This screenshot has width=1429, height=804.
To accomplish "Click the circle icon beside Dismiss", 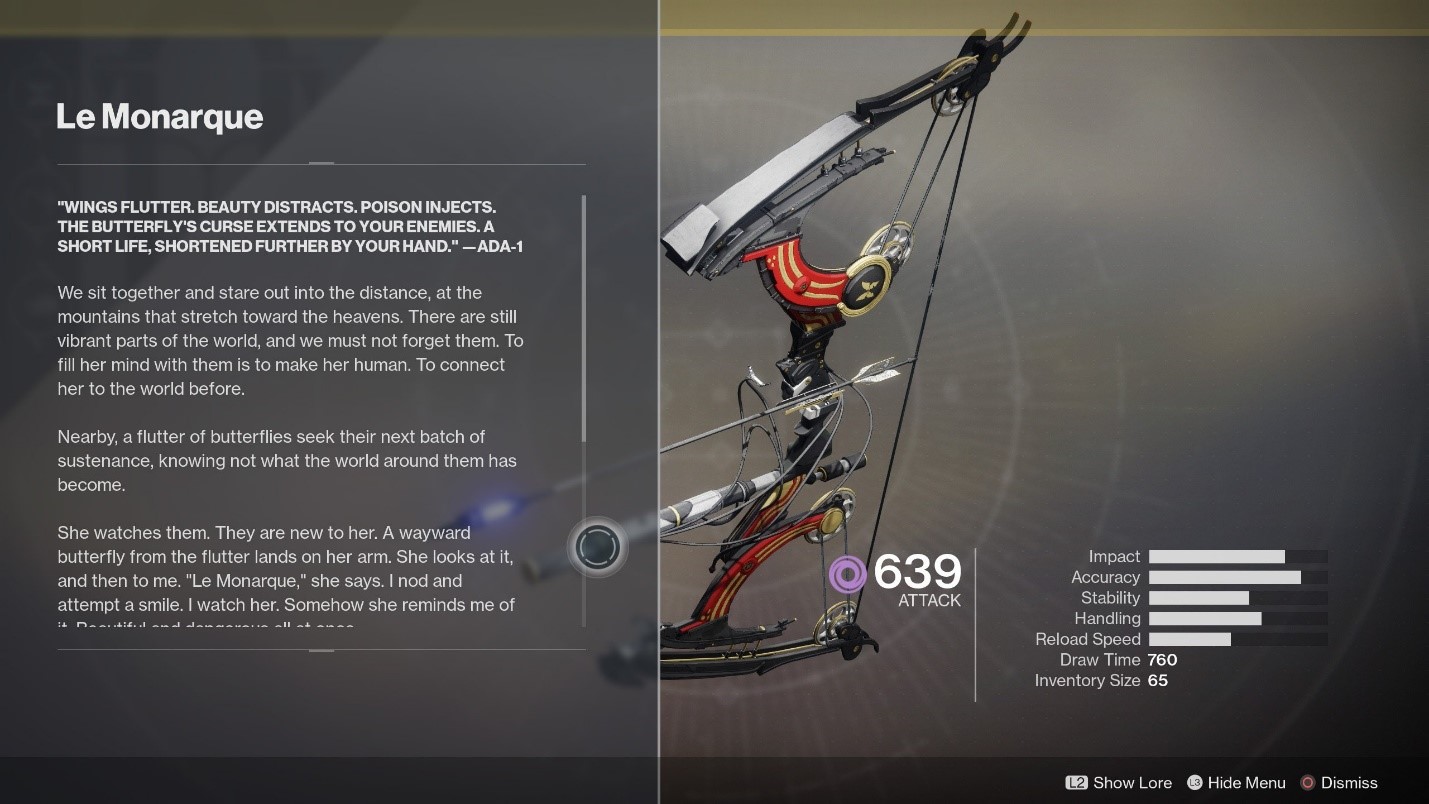I will point(1306,783).
